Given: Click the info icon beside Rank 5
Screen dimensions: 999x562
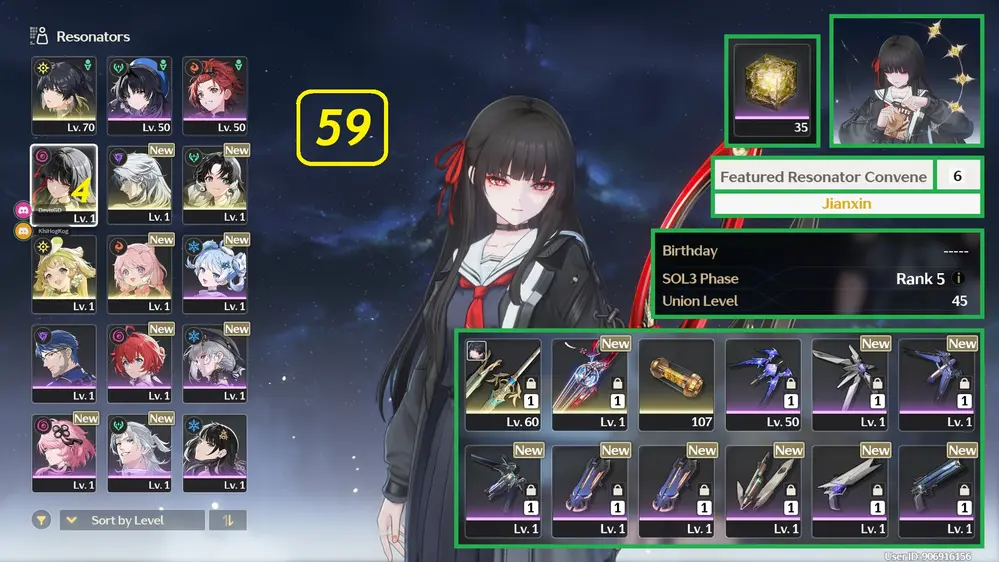Looking at the screenshot, I should (x=959, y=279).
